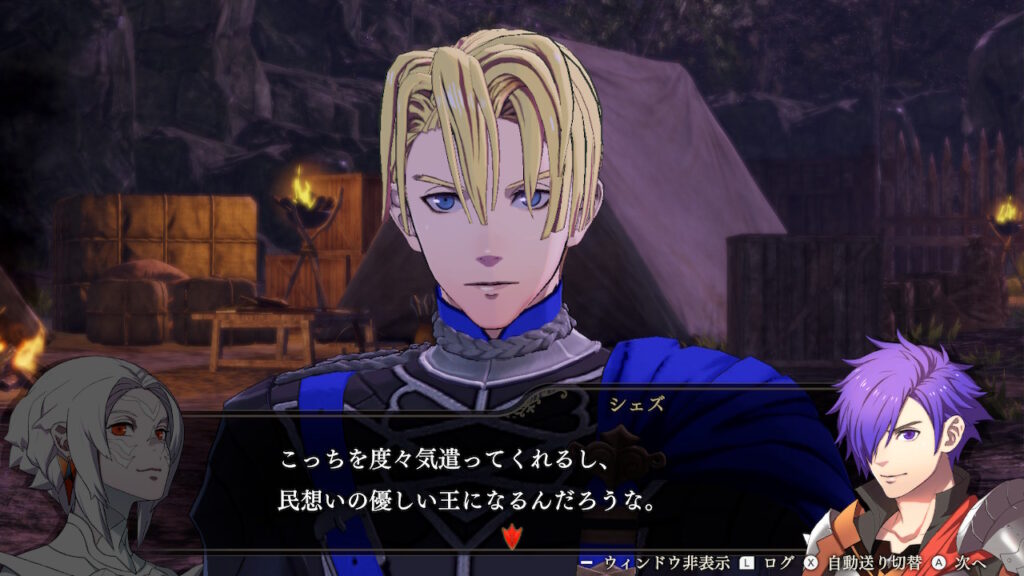Click the red dialogue continue arrow
The image size is (1024, 576).
[x=511, y=537]
